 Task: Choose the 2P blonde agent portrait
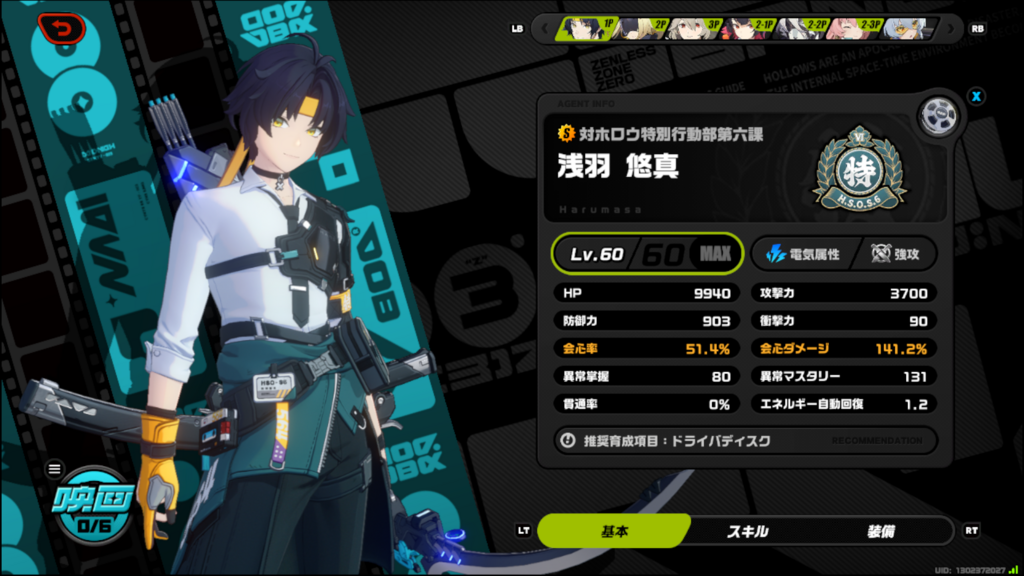pos(641,28)
